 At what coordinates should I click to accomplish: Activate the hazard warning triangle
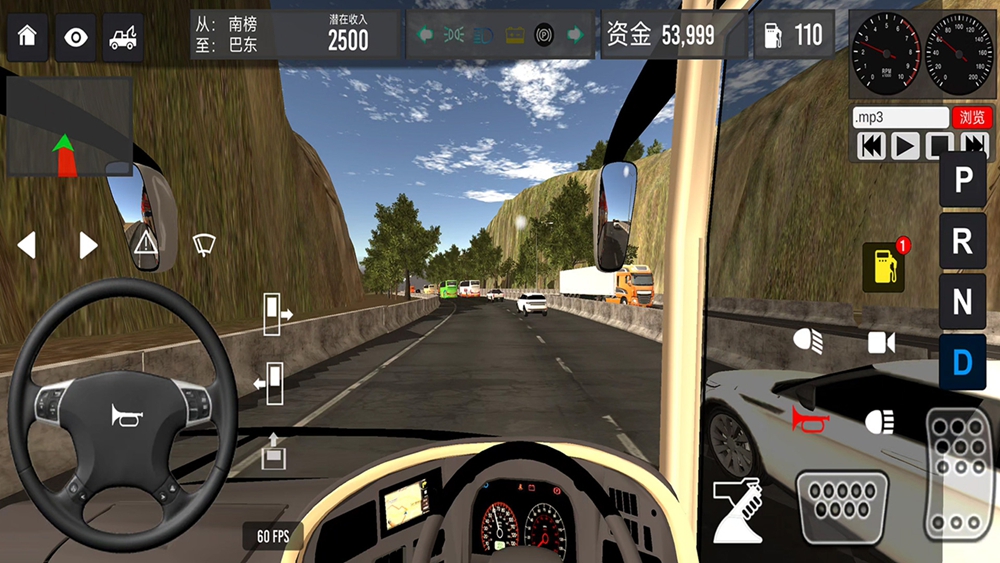[x=146, y=243]
